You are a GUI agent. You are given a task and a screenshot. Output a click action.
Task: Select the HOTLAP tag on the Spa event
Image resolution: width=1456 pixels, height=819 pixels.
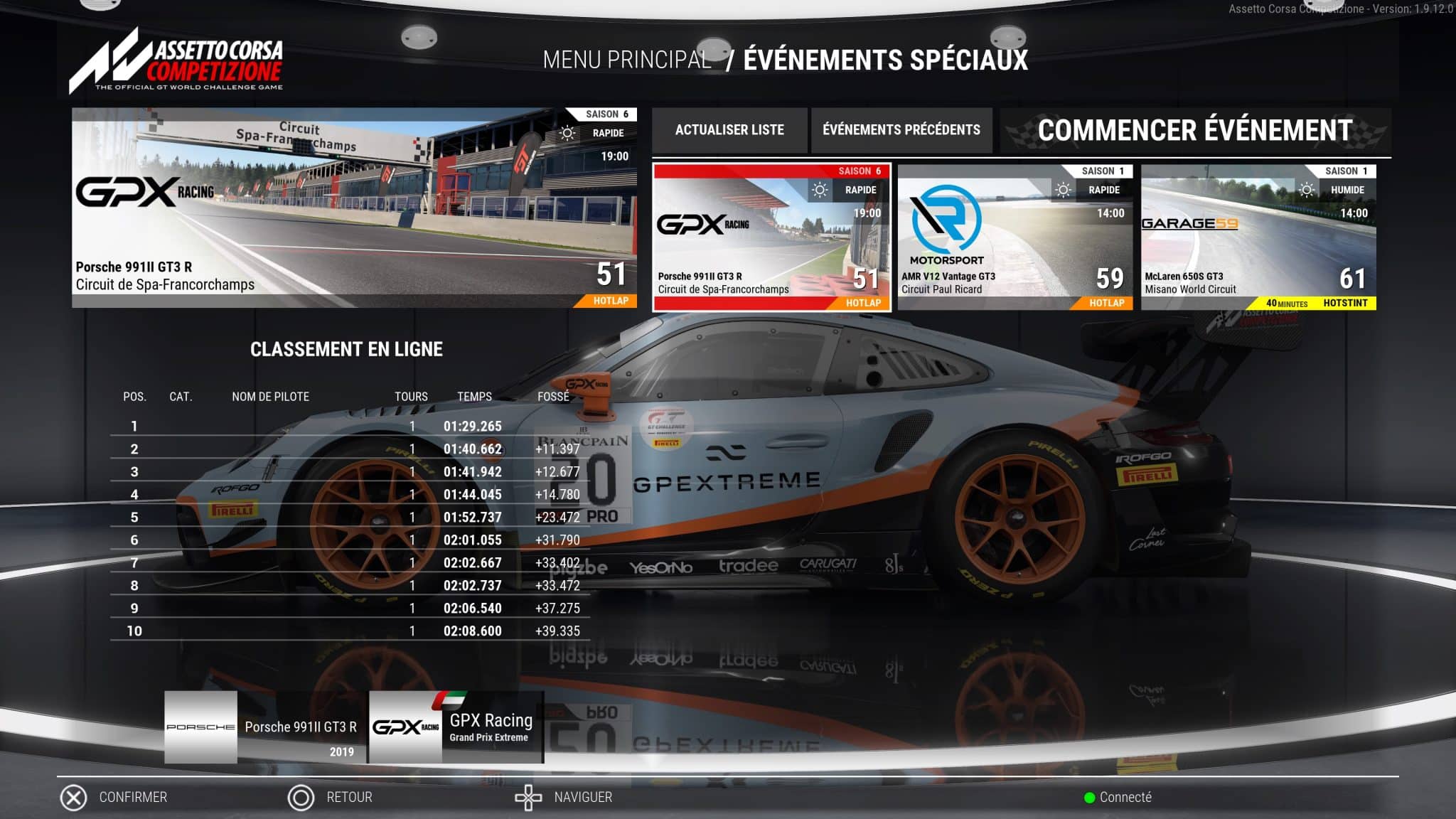tap(863, 302)
